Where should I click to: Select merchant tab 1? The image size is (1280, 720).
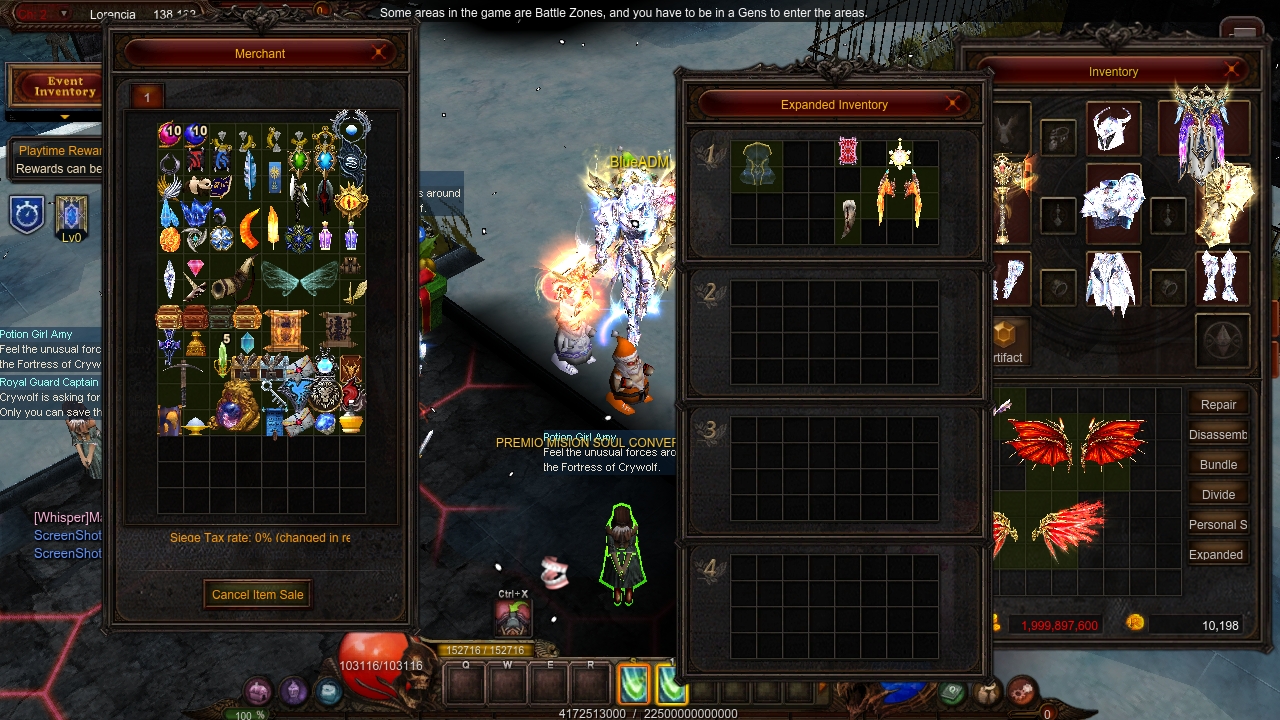pos(147,97)
